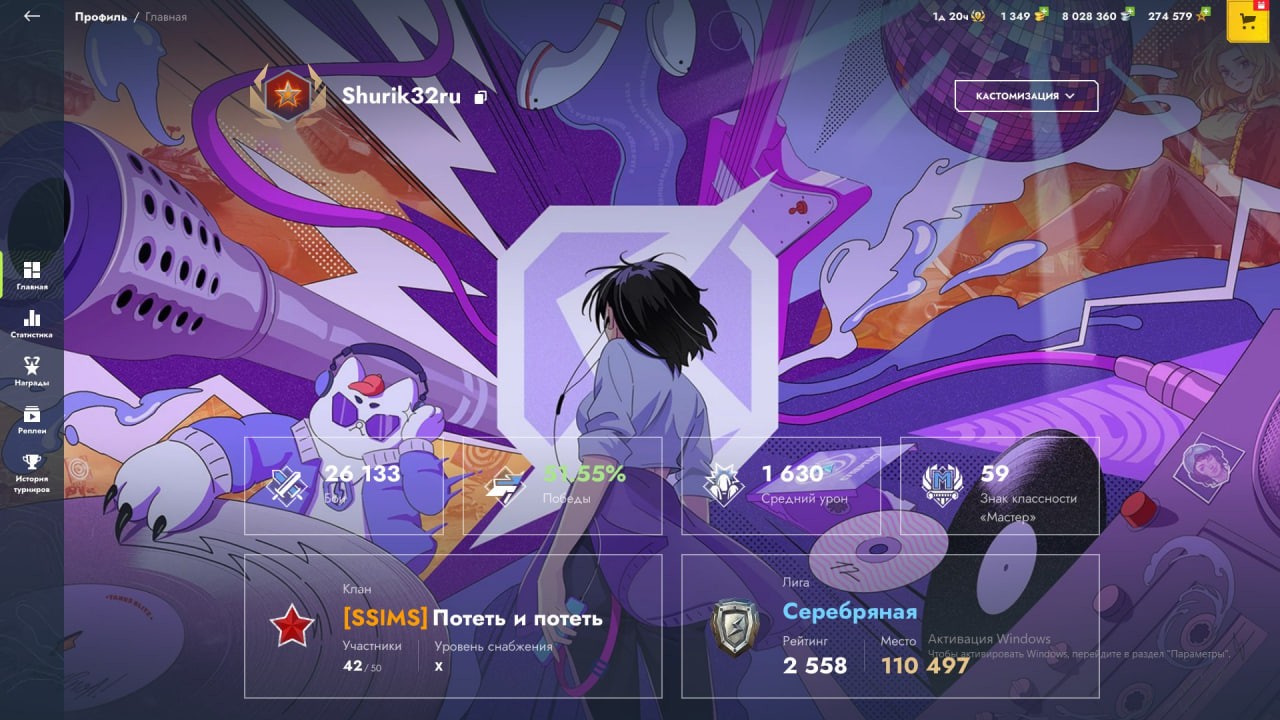The height and width of the screenshot is (720, 1280).
Task: Open the yellow shop cart button
Action: [x=1247, y=21]
